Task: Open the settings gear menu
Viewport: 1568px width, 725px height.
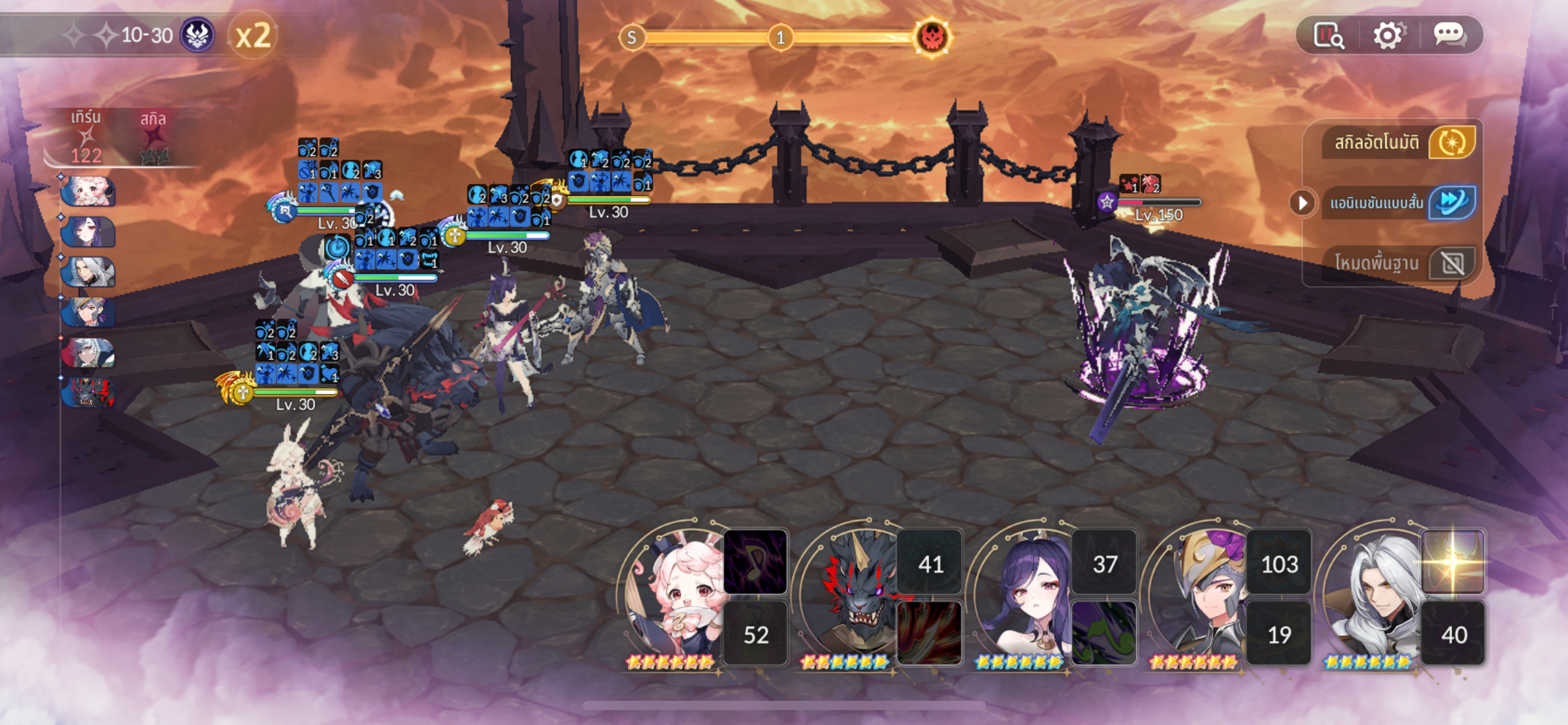Action: (x=1388, y=35)
